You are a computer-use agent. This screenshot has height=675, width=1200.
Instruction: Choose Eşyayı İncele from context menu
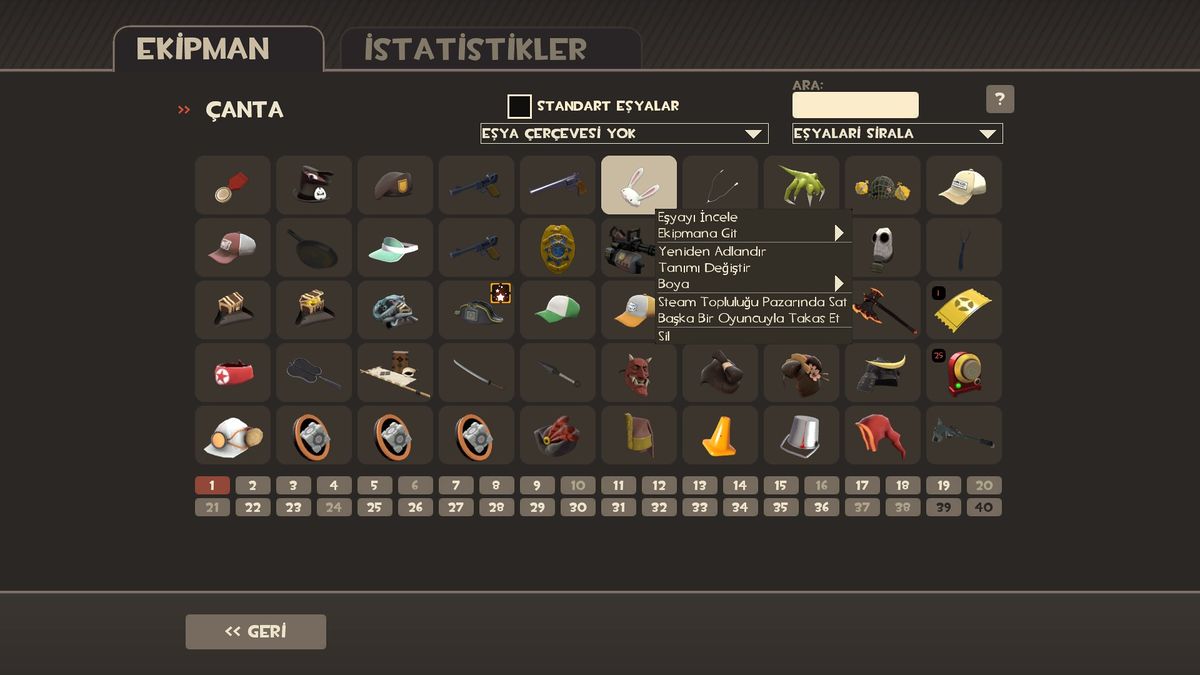(x=698, y=218)
